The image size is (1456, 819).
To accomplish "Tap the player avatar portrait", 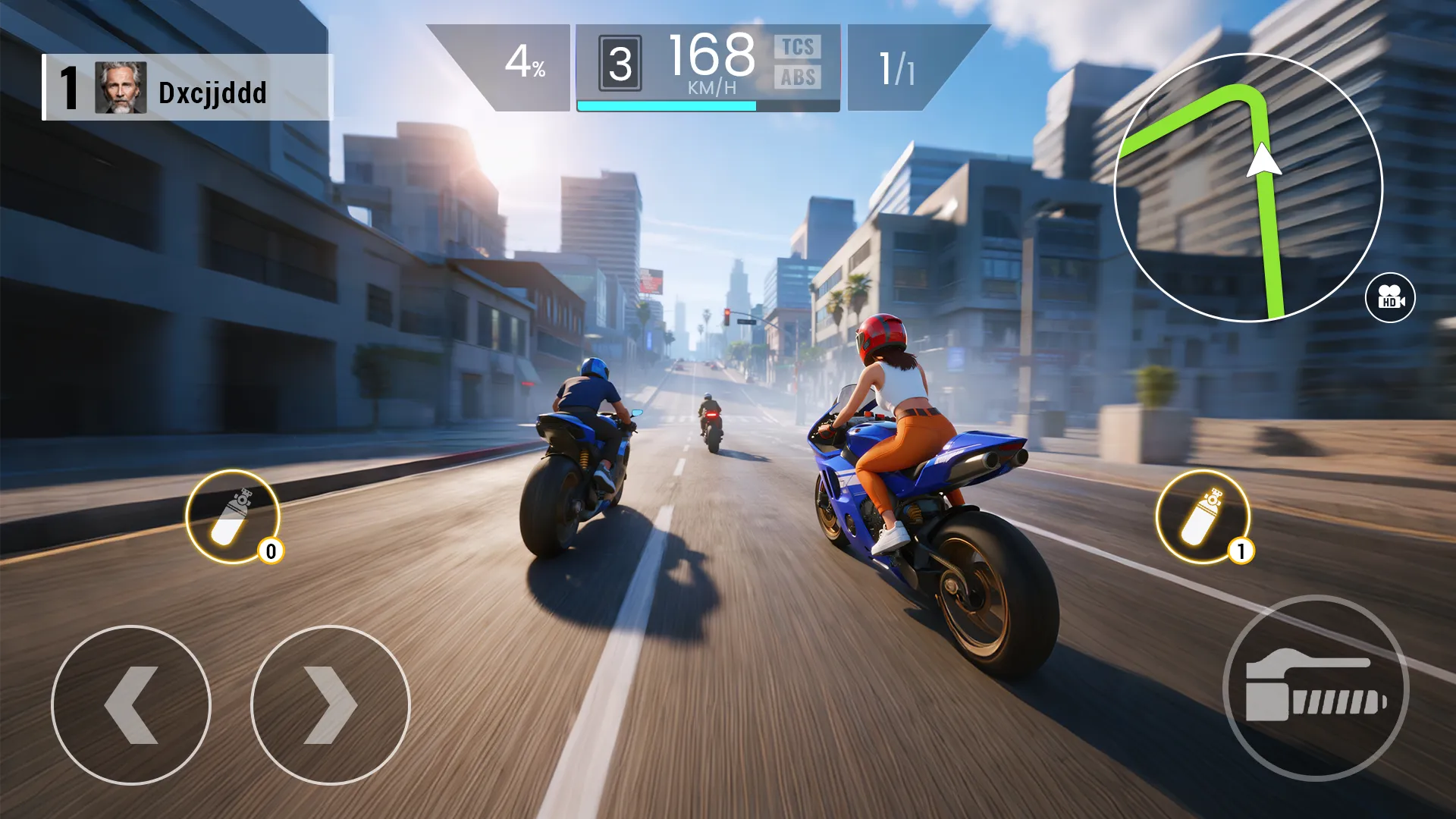I will (121, 93).
